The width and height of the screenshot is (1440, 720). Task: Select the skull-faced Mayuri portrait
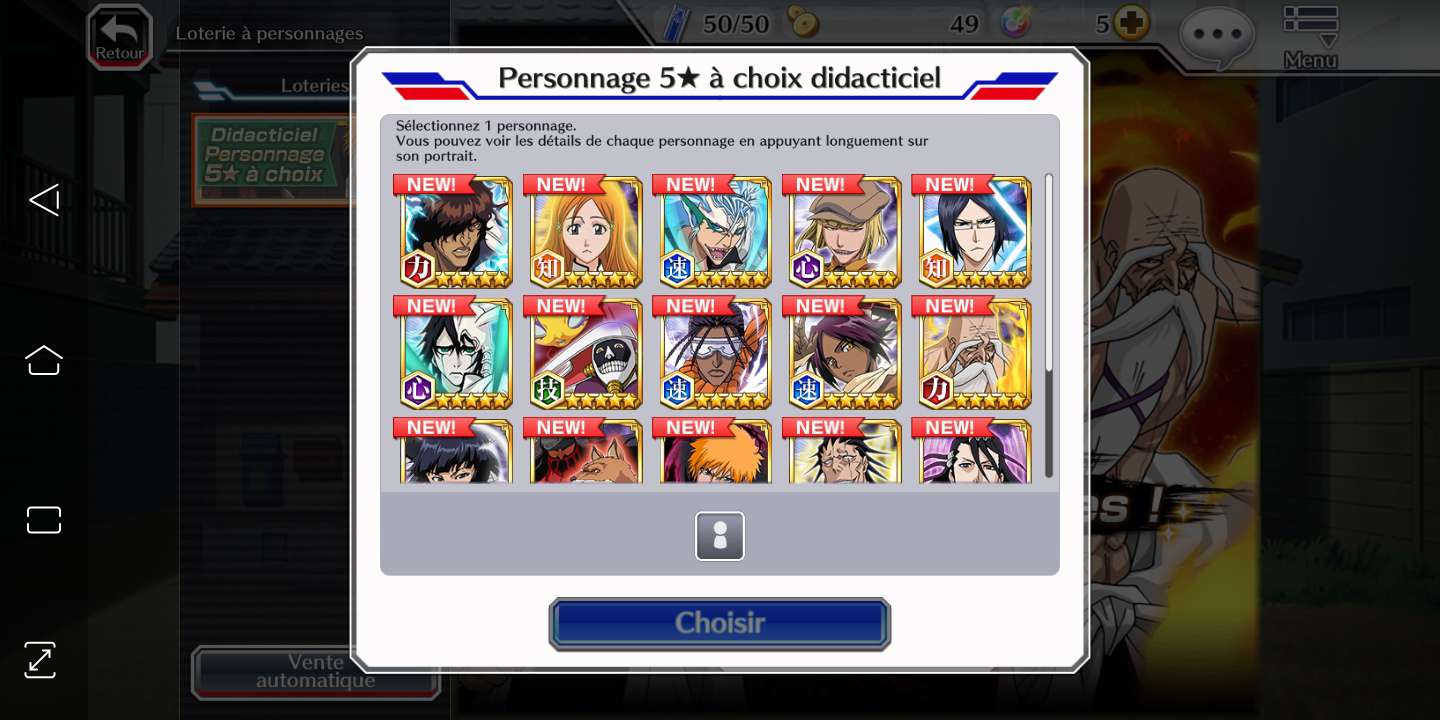[585, 354]
